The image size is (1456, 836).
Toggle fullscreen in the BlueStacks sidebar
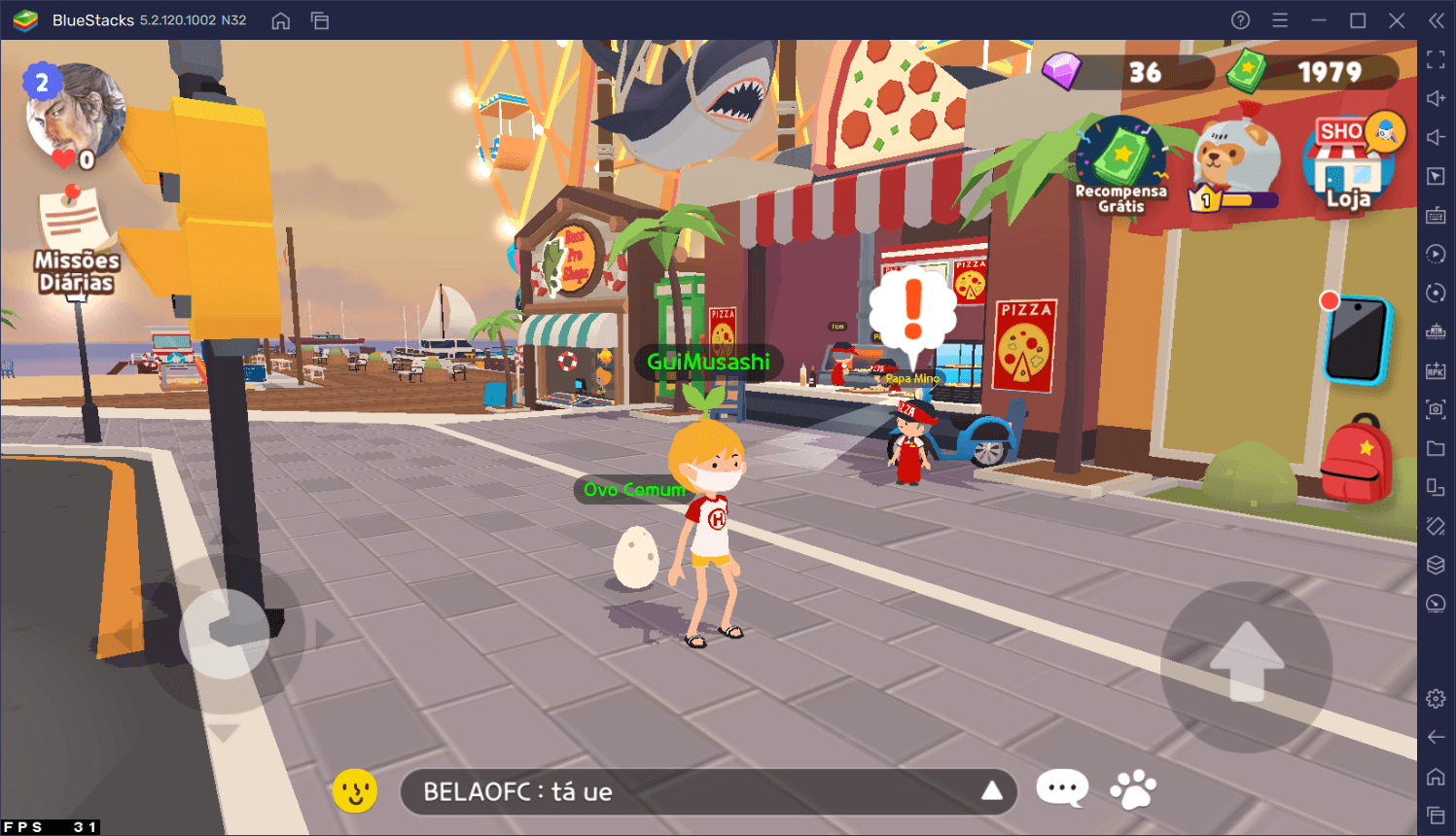(1436, 59)
